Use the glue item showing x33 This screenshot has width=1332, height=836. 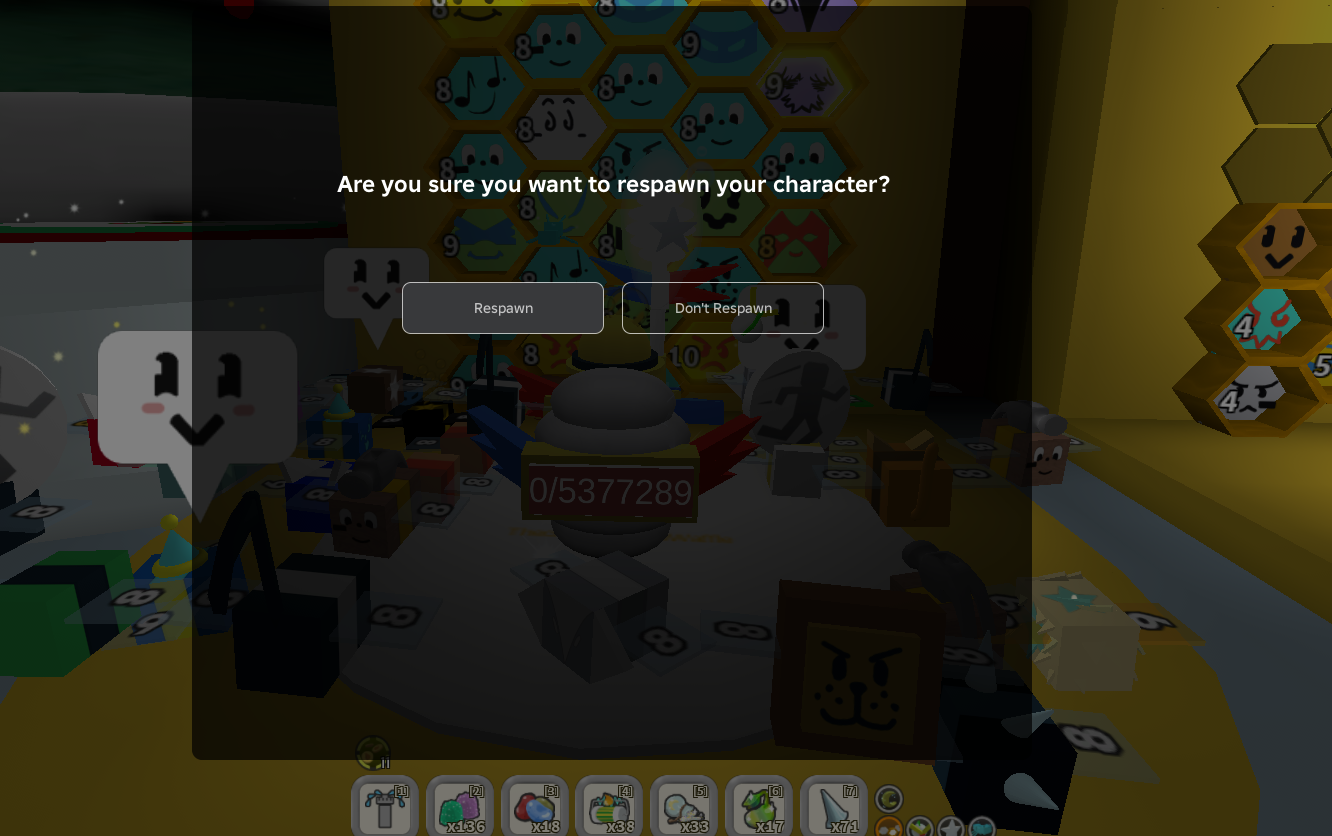(x=684, y=808)
